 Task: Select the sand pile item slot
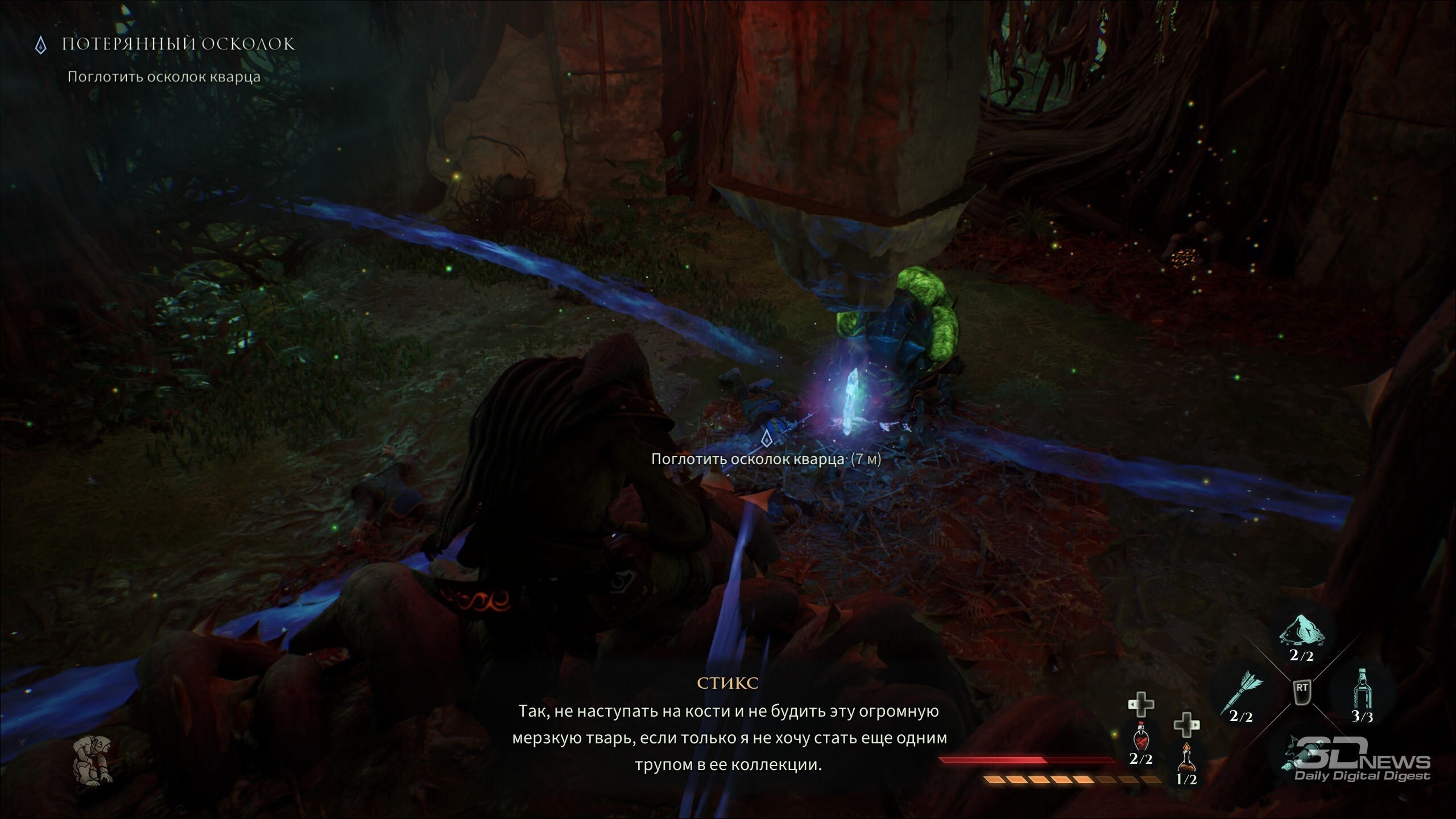coord(1301,632)
